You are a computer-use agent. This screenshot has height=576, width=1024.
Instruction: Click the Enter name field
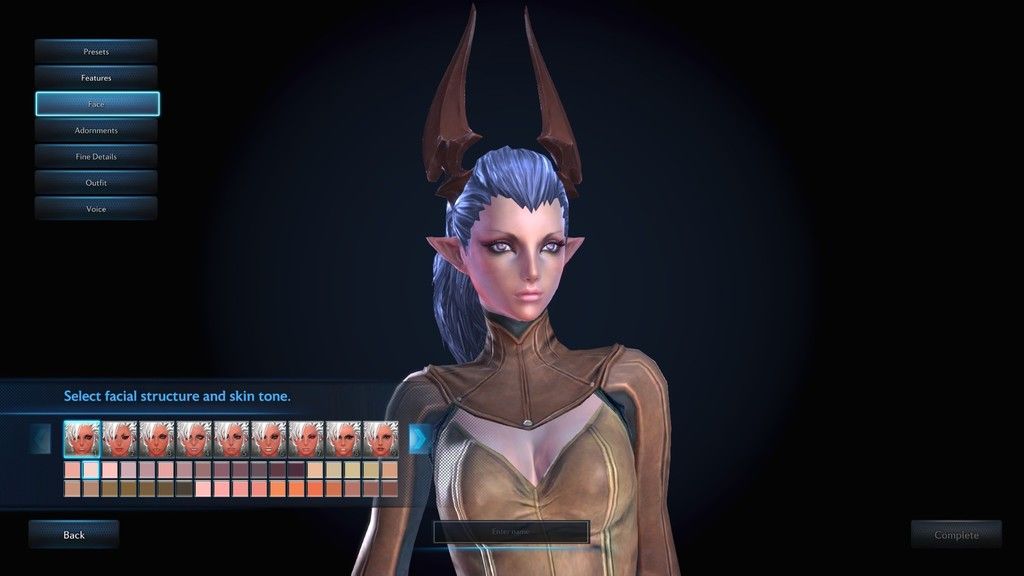(511, 532)
